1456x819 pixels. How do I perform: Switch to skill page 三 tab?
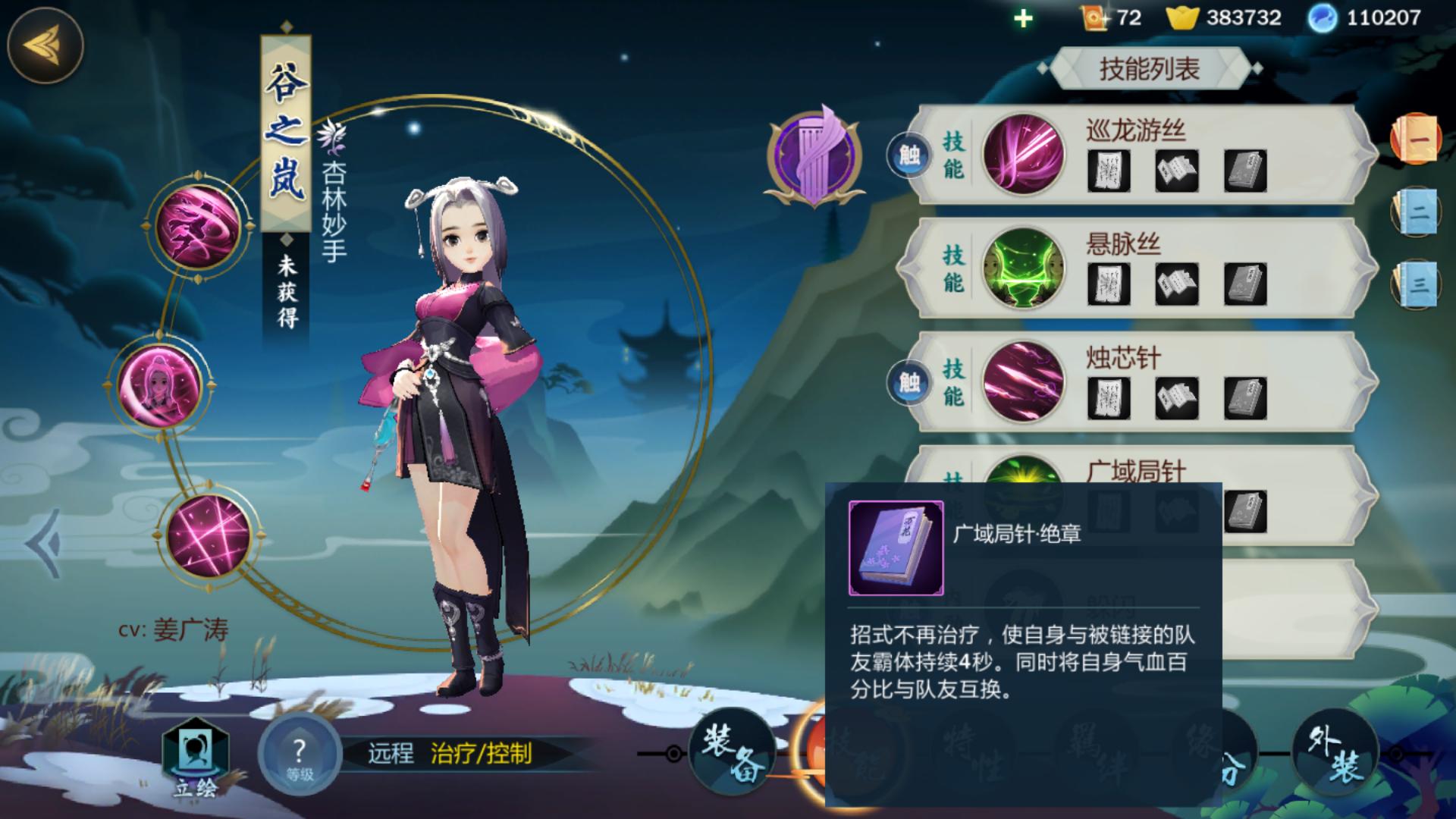click(1415, 284)
